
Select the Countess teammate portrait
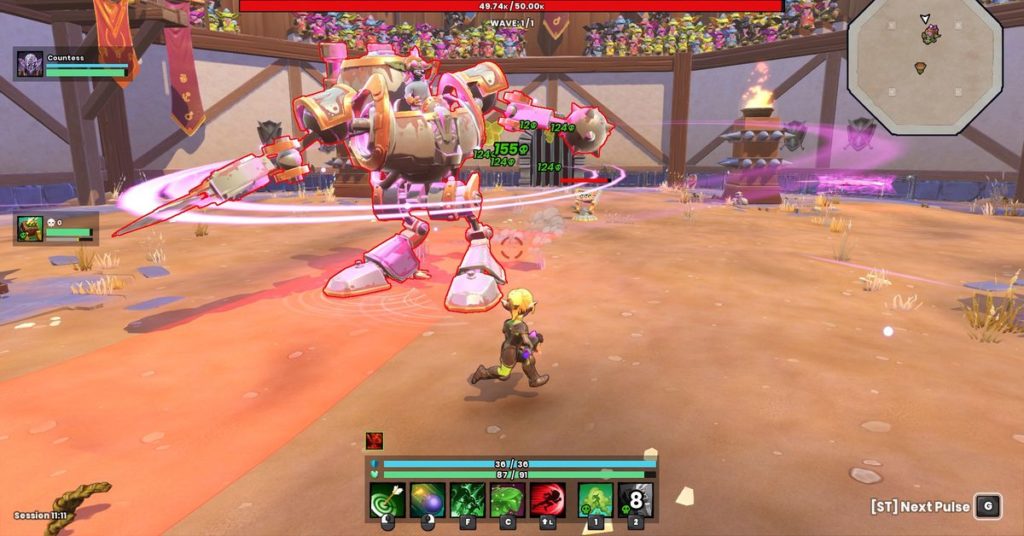[x=30, y=64]
